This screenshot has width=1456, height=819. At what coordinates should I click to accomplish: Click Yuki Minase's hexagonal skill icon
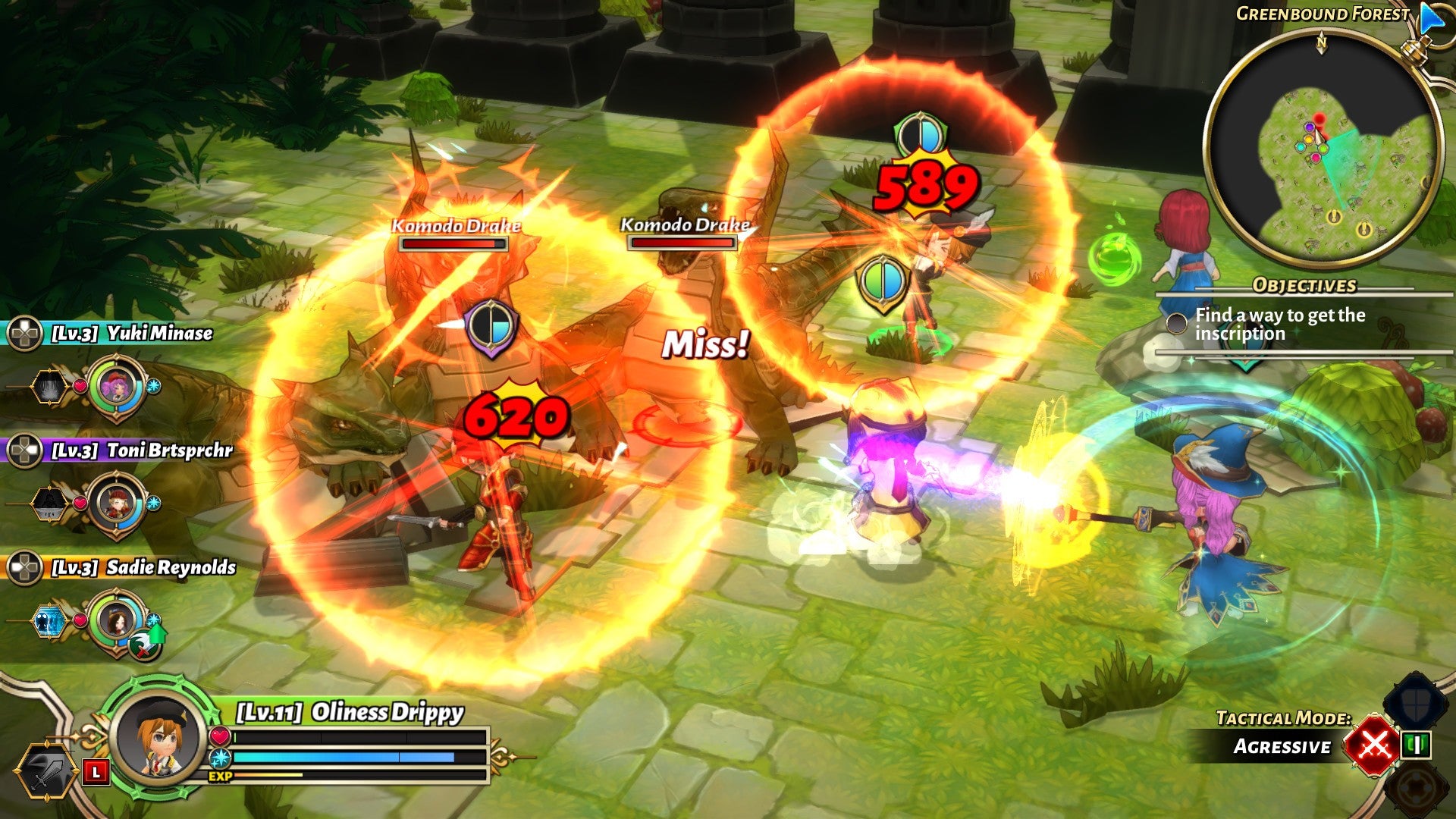(49, 386)
